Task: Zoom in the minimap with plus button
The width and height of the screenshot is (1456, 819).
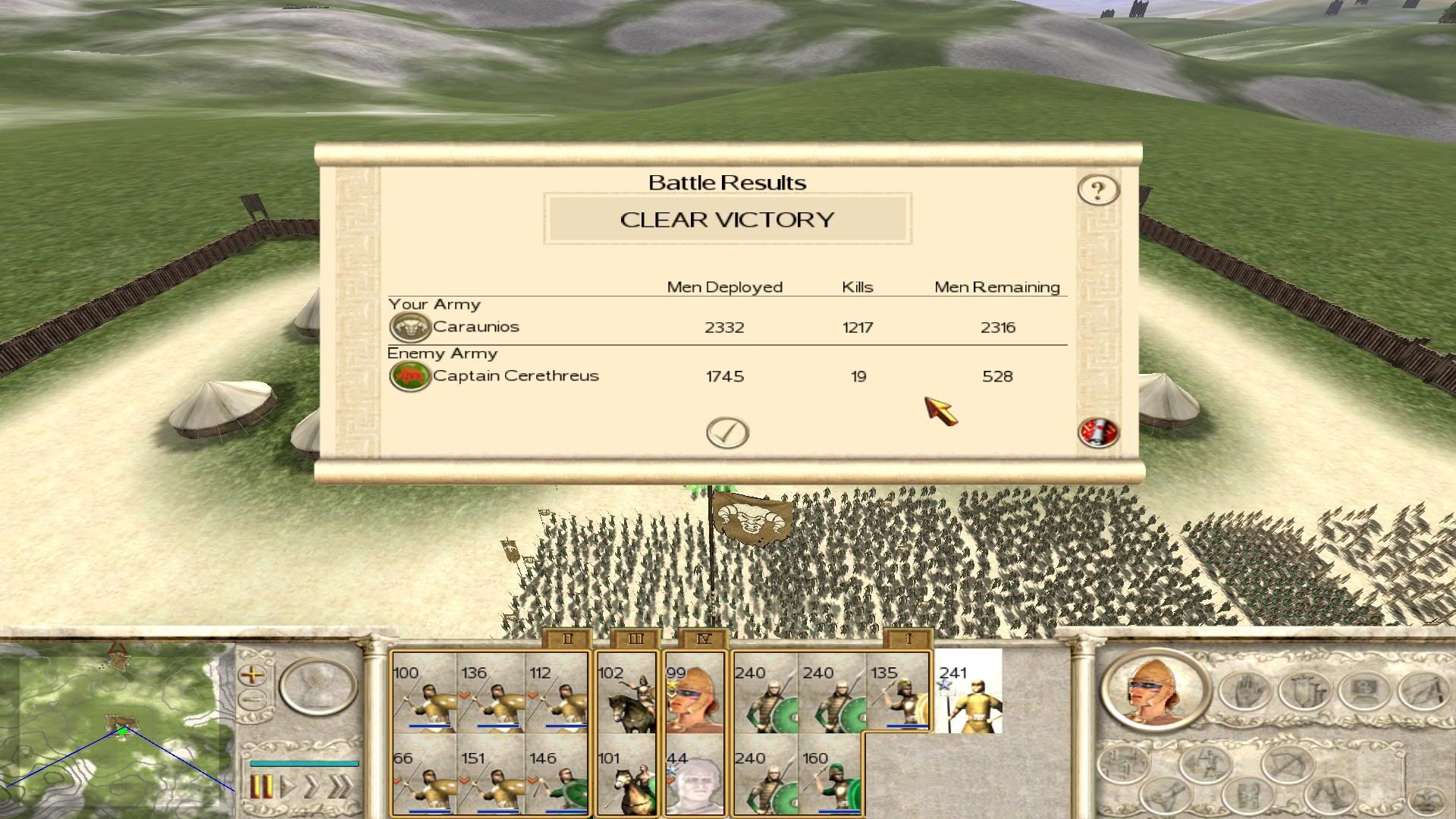Action: pos(253,674)
